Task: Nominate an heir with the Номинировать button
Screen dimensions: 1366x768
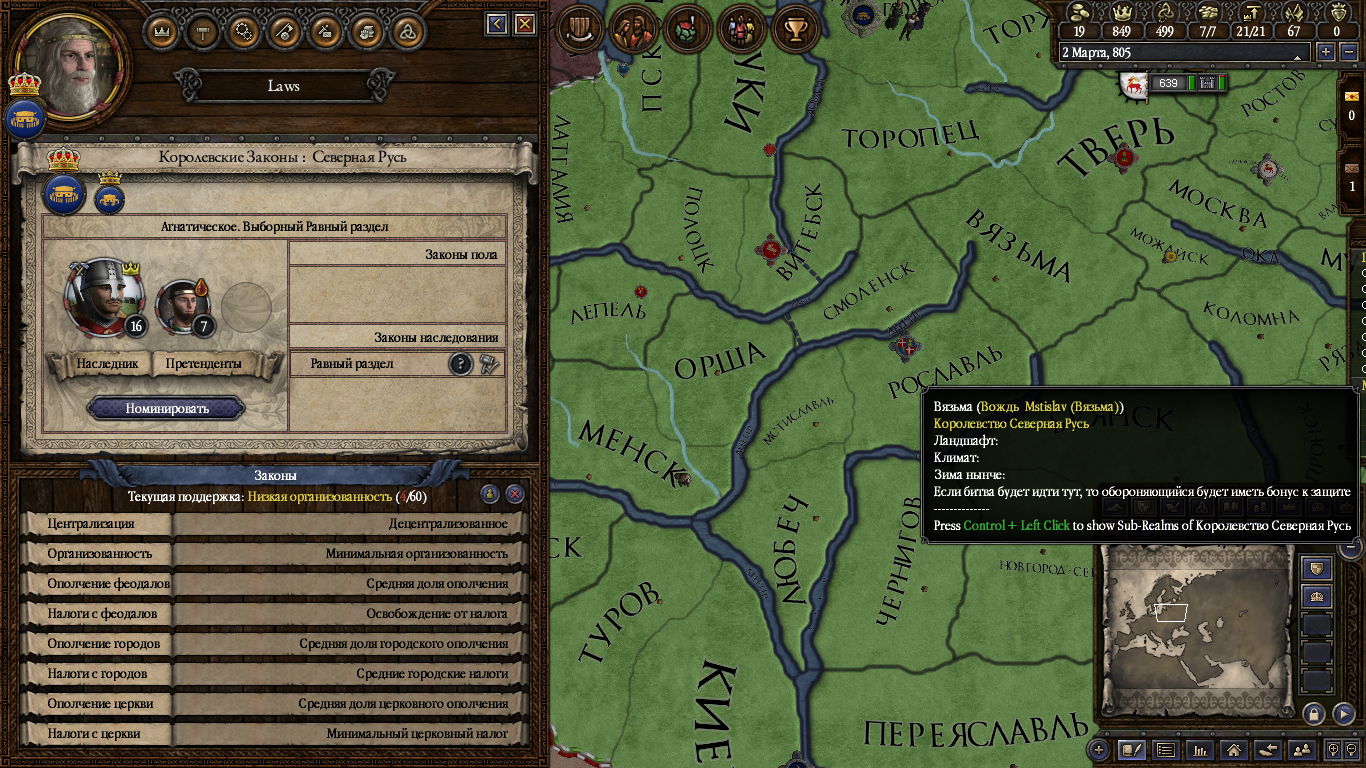Action: point(166,408)
